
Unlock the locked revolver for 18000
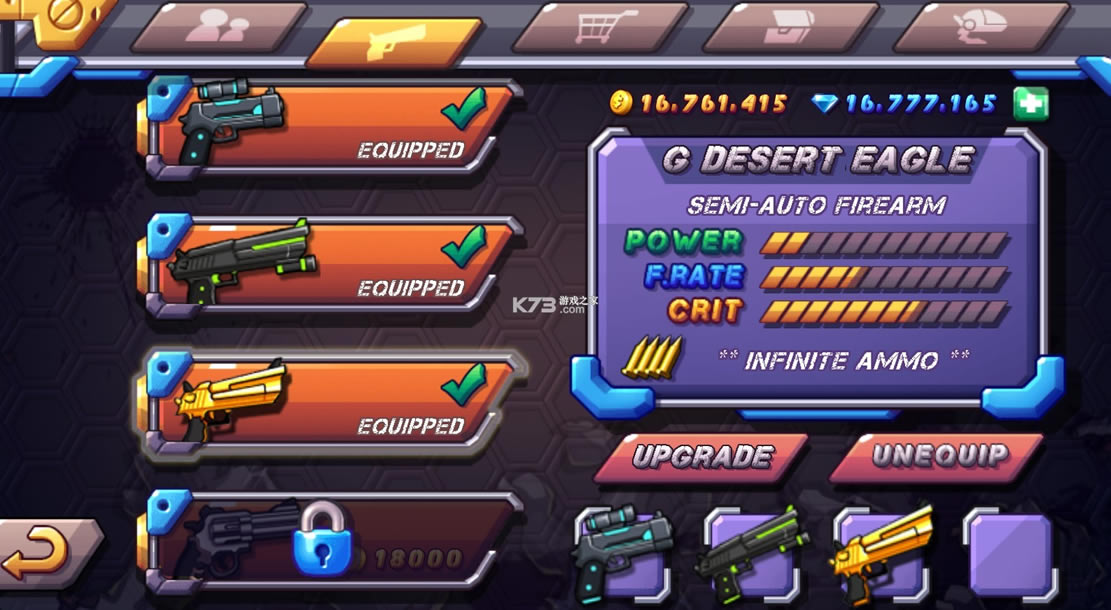click(x=330, y=546)
